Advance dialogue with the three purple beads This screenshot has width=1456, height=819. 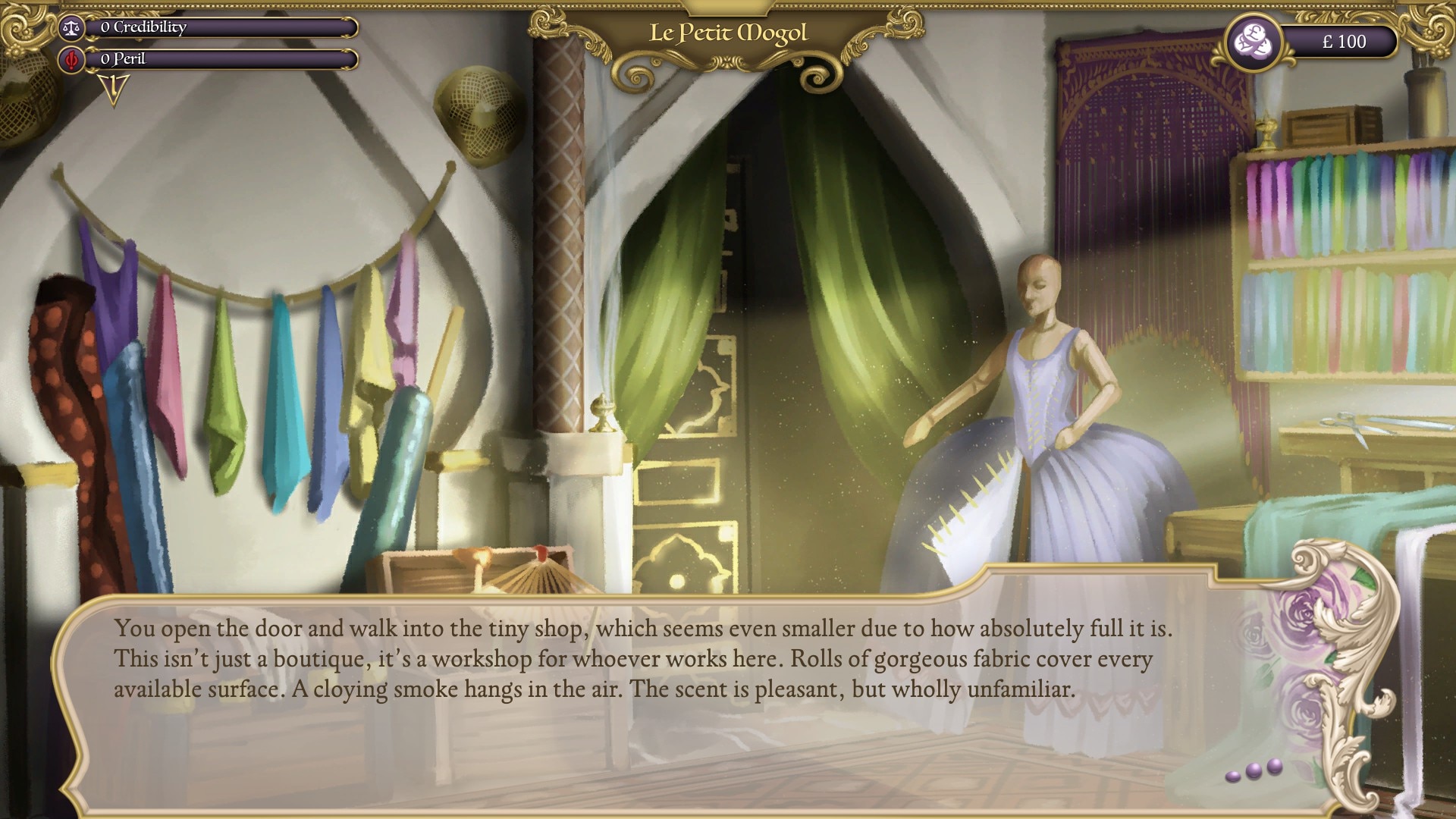point(1254,770)
